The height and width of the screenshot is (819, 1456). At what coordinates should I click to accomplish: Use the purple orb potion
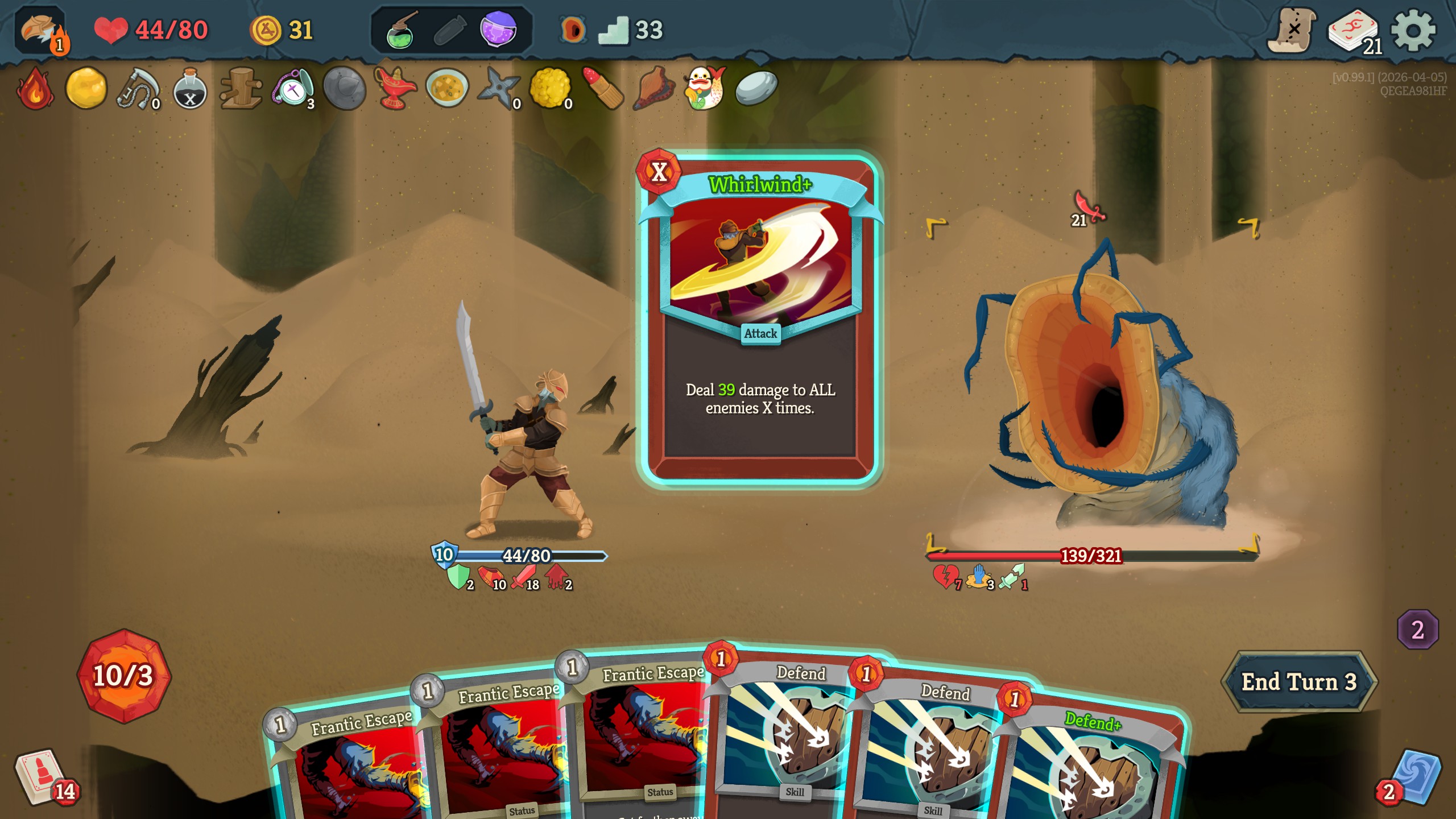point(498,30)
